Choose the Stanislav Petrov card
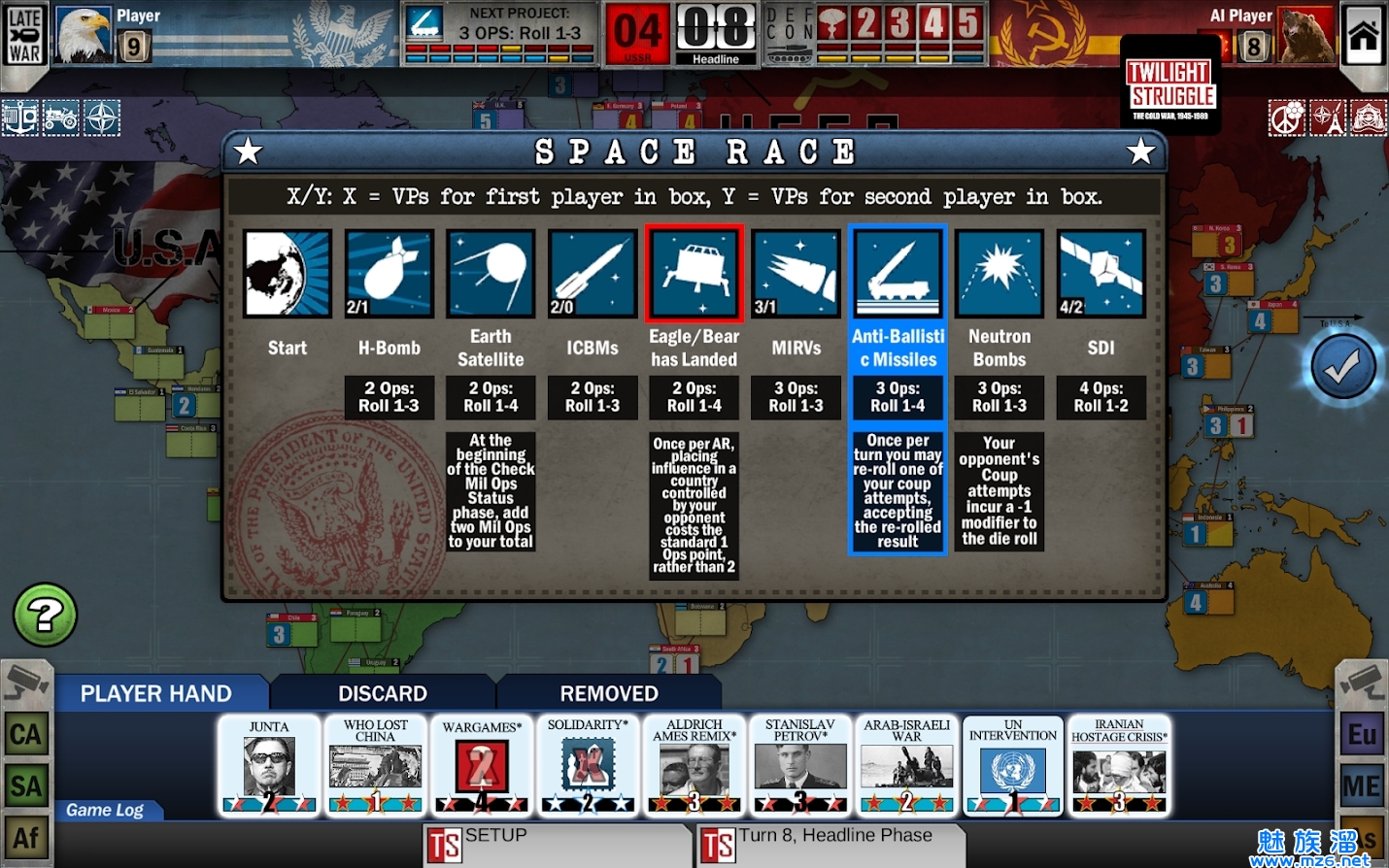1389x868 pixels. [x=799, y=766]
